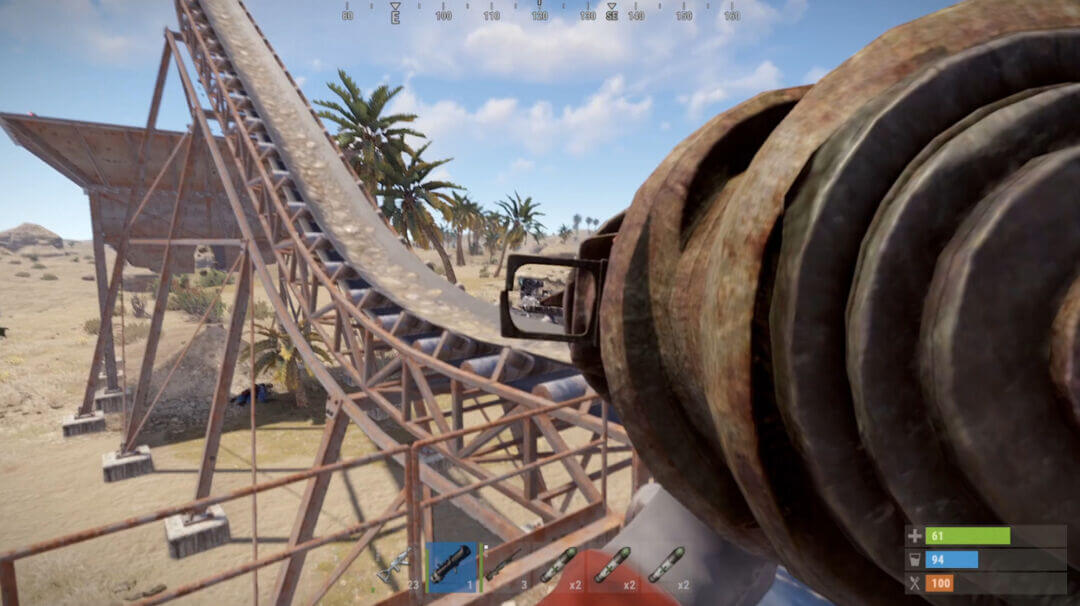Select the highlighted rocket launcher slot
1080x606 pixels.
click(451, 566)
